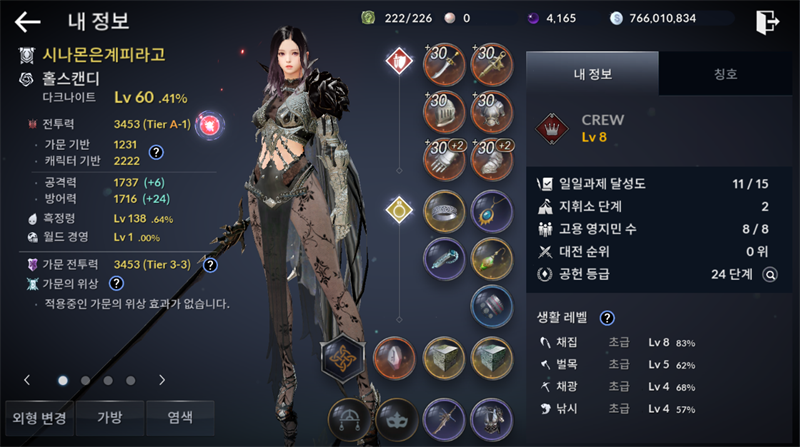Open the 가방 bag
Viewport: 800px width, 447px height.
point(108,418)
